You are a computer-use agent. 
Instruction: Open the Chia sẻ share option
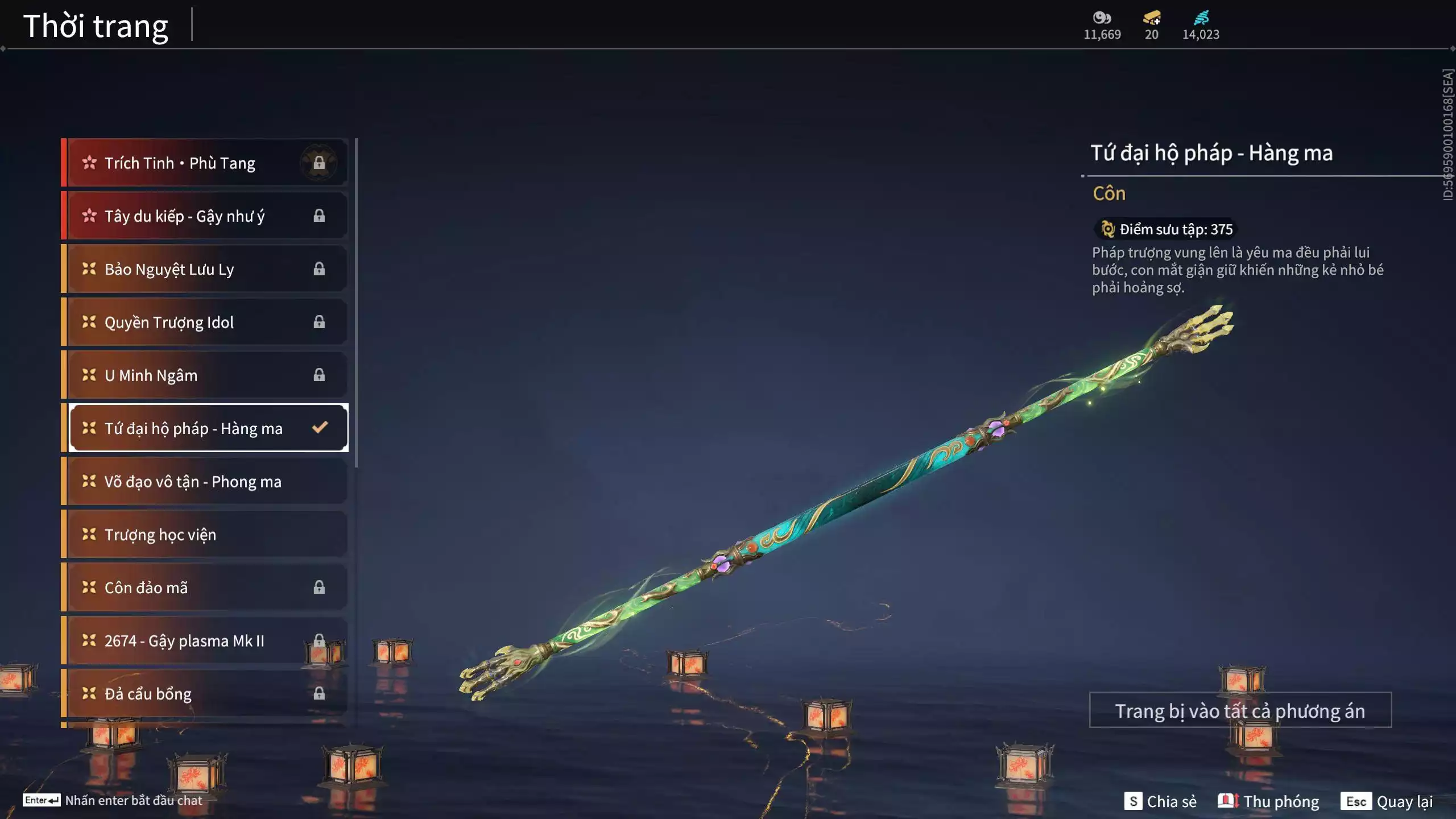coord(1160,801)
